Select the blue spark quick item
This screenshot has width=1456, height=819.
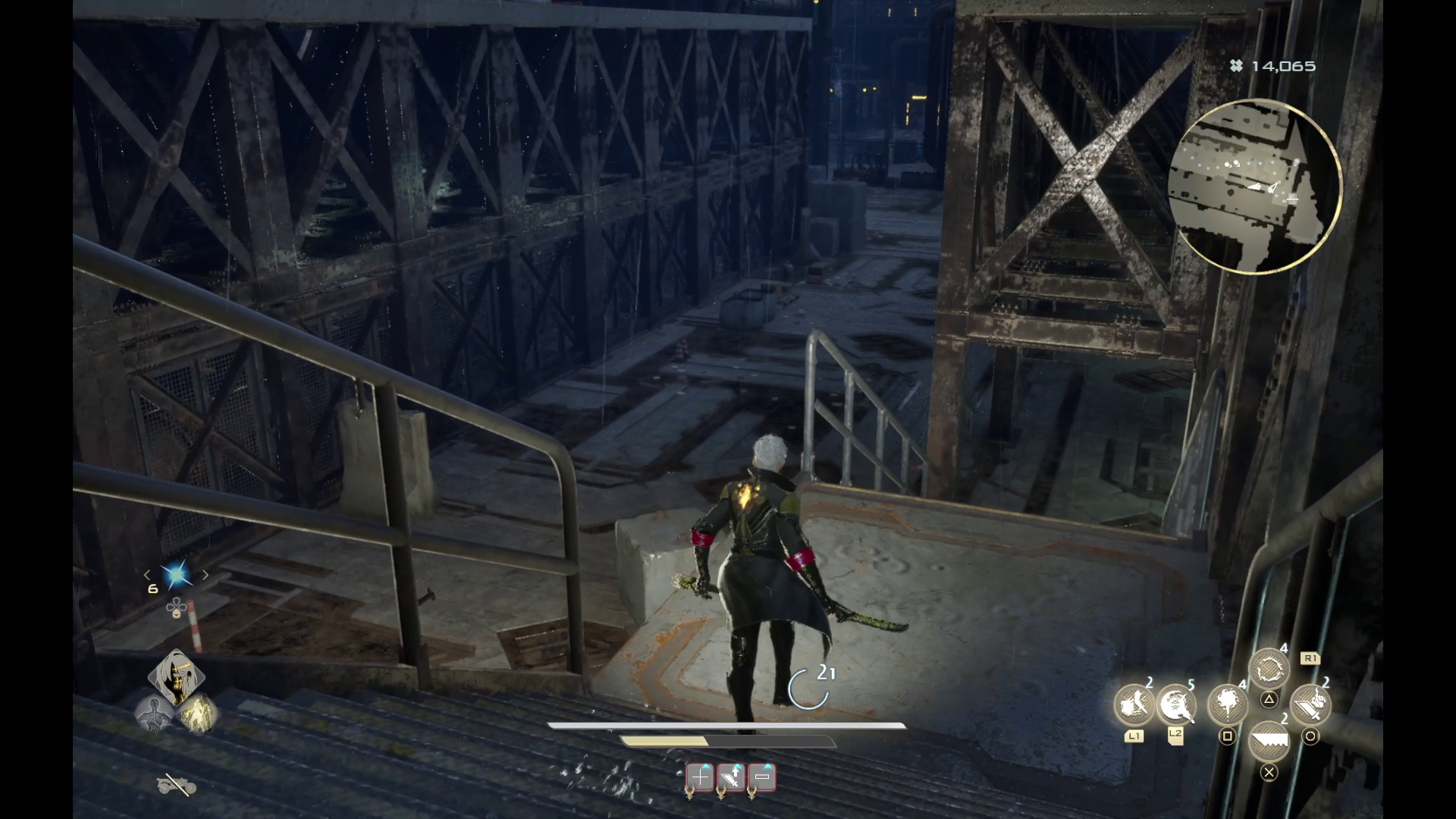click(x=177, y=576)
